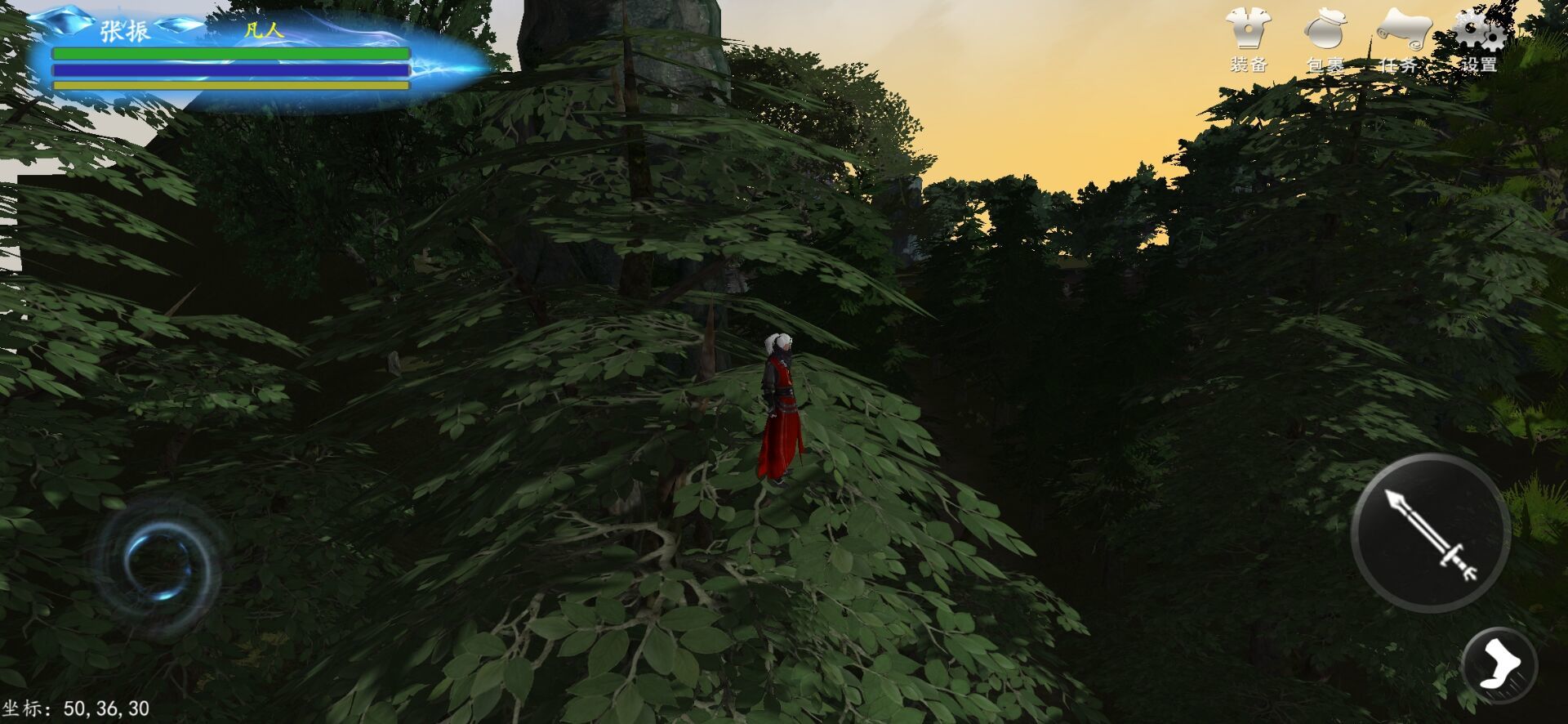This screenshot has width=1568, height=724.
Task: Open the 包裹 bag inventory
Action: coord(1325,39)
